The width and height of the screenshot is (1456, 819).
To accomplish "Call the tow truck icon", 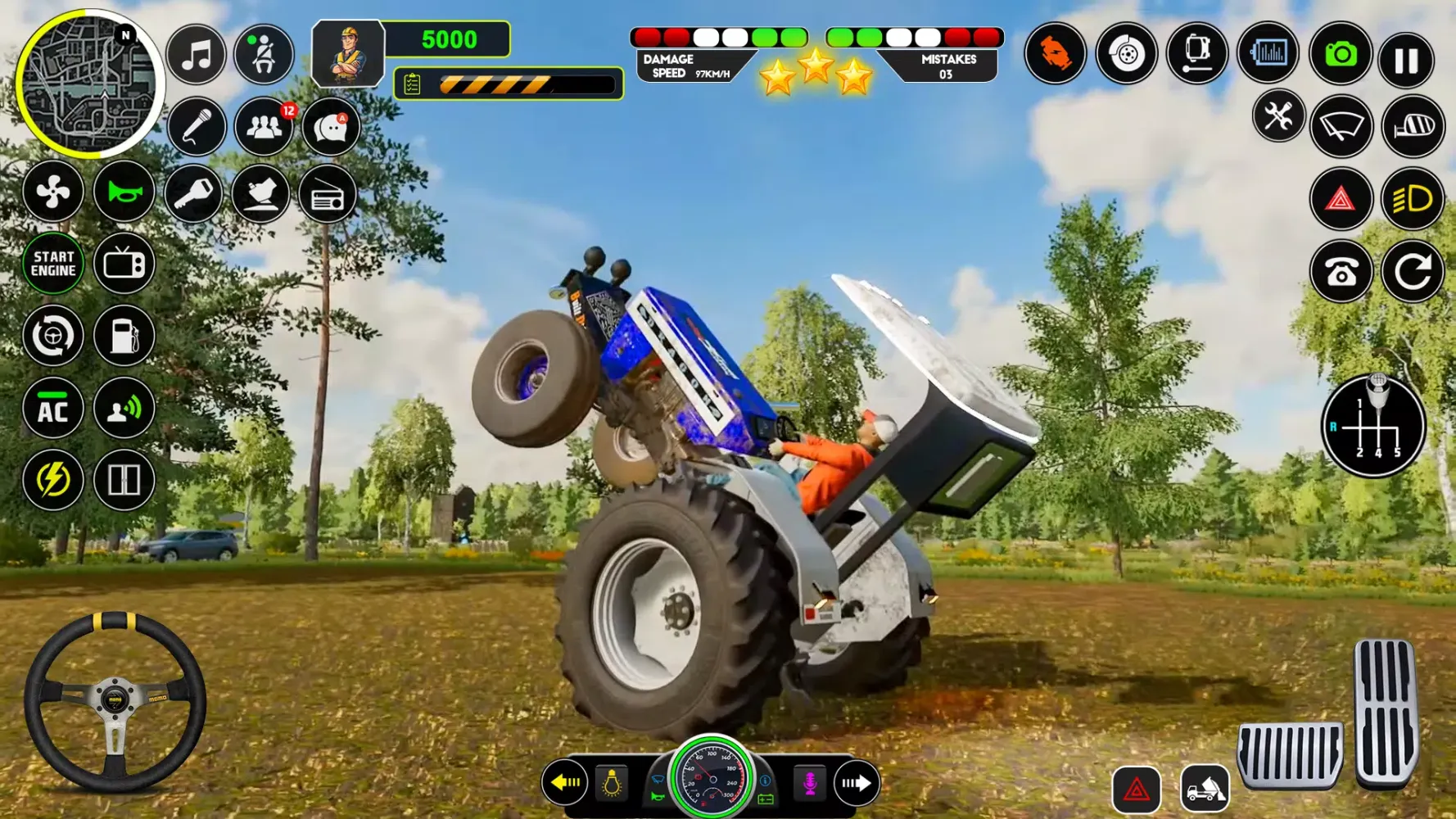I will tap(1205, 790).
